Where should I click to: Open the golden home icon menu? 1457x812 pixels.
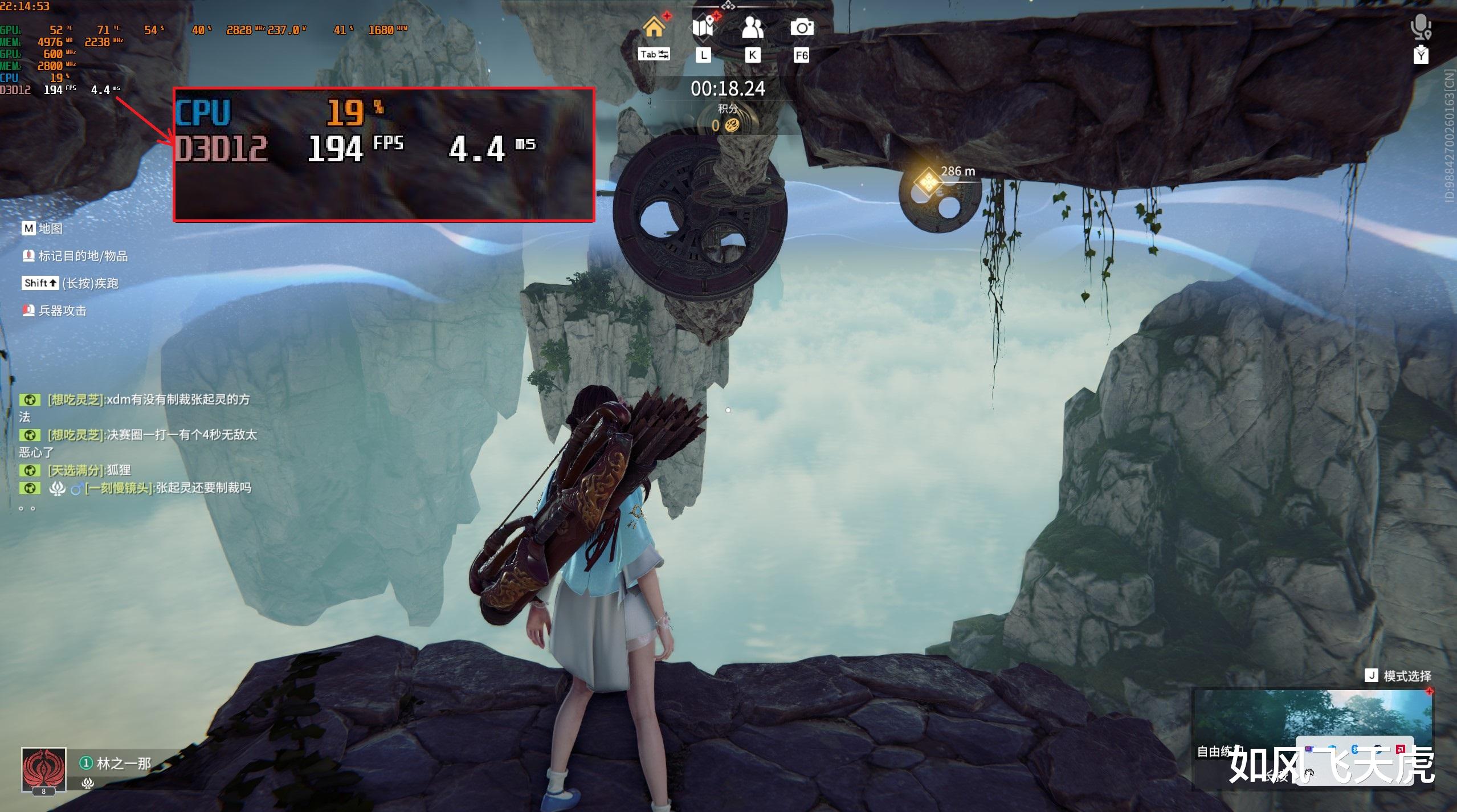[x=654, y=27]
